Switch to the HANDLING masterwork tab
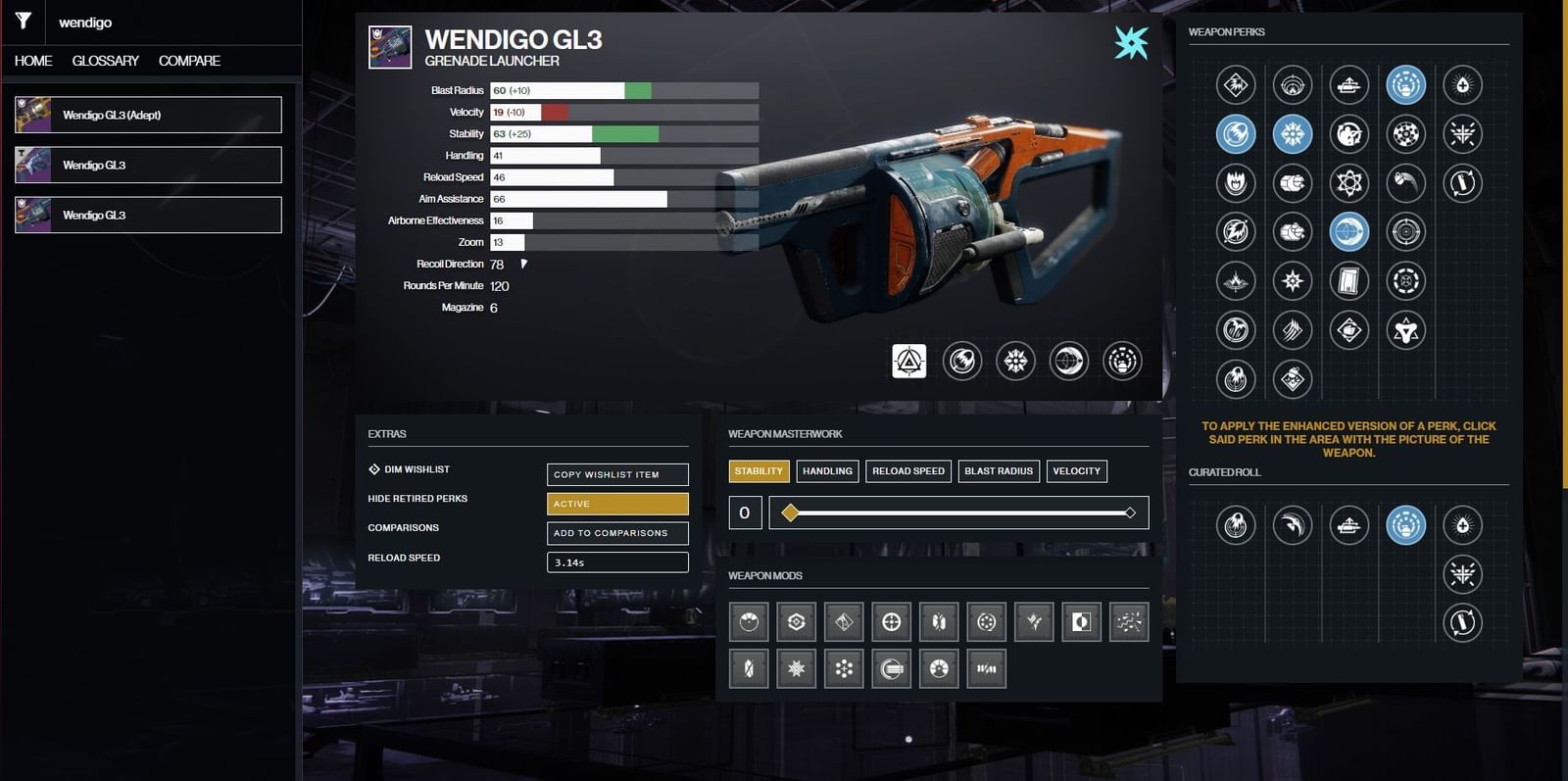This screenshot has width=1568, height=781. click(826, 470)
